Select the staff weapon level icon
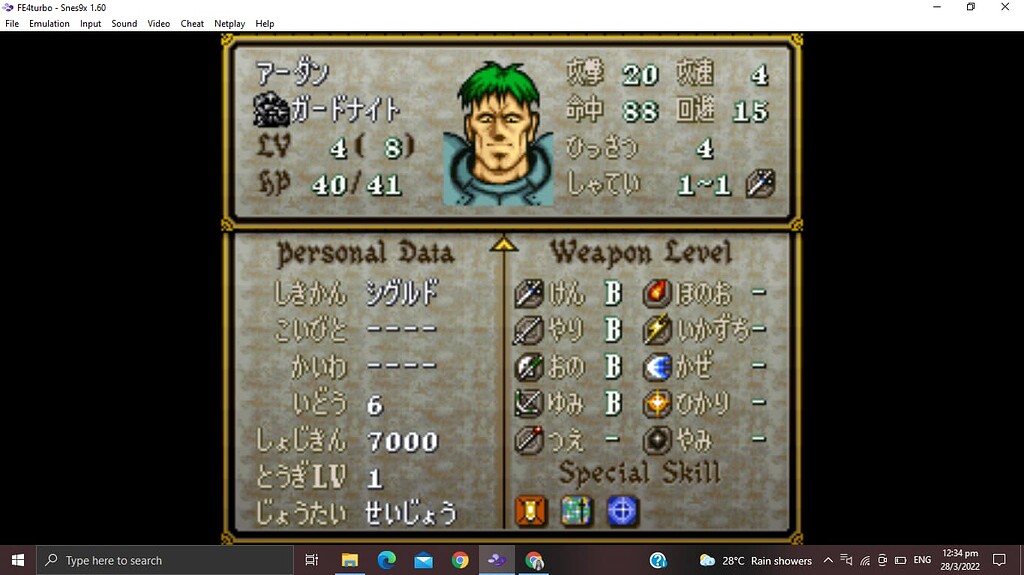Image resolution: width=1024 pixels, height=575 pixels. [529, 439]
